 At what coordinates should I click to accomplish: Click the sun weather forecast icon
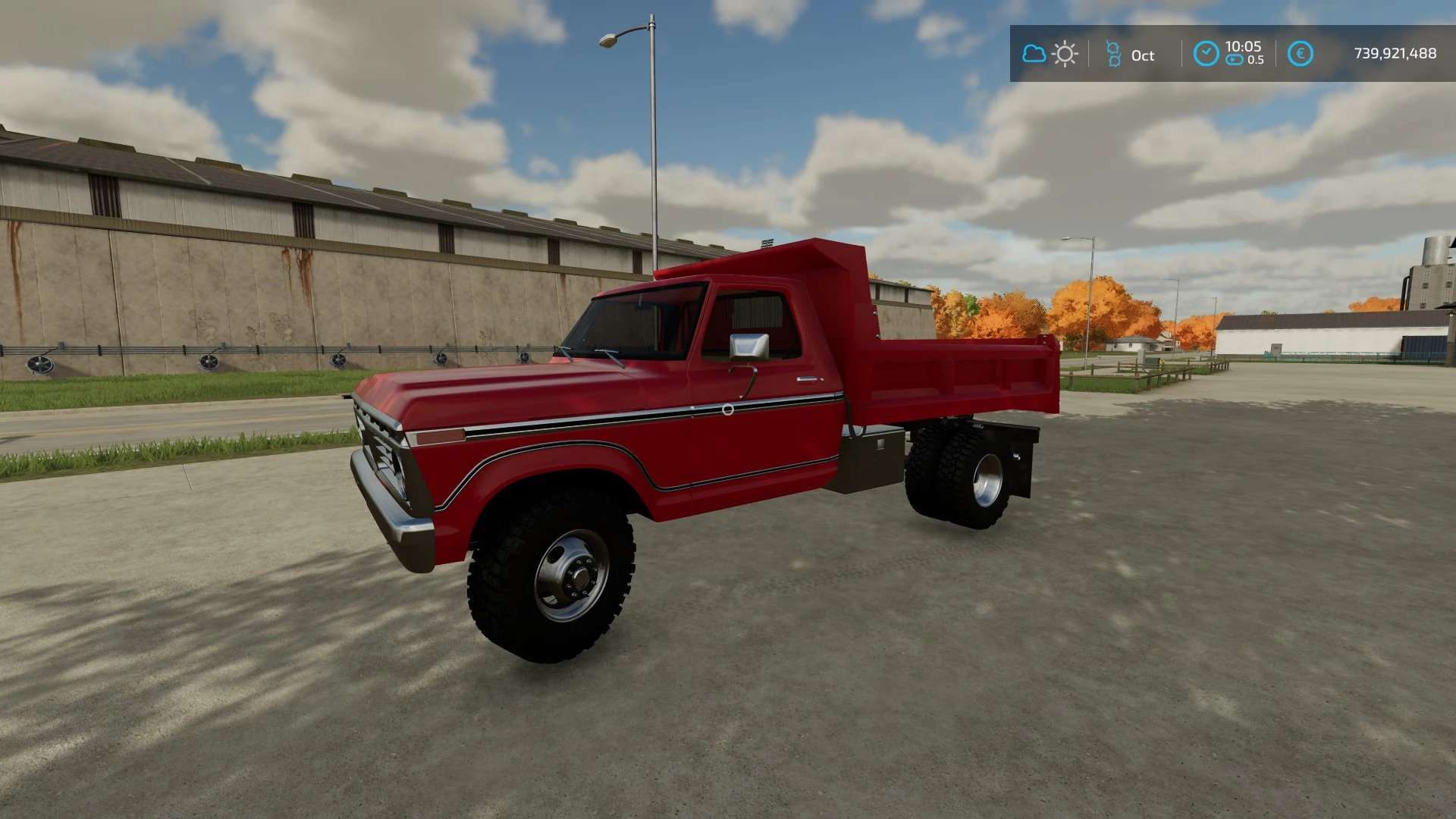1065,54
